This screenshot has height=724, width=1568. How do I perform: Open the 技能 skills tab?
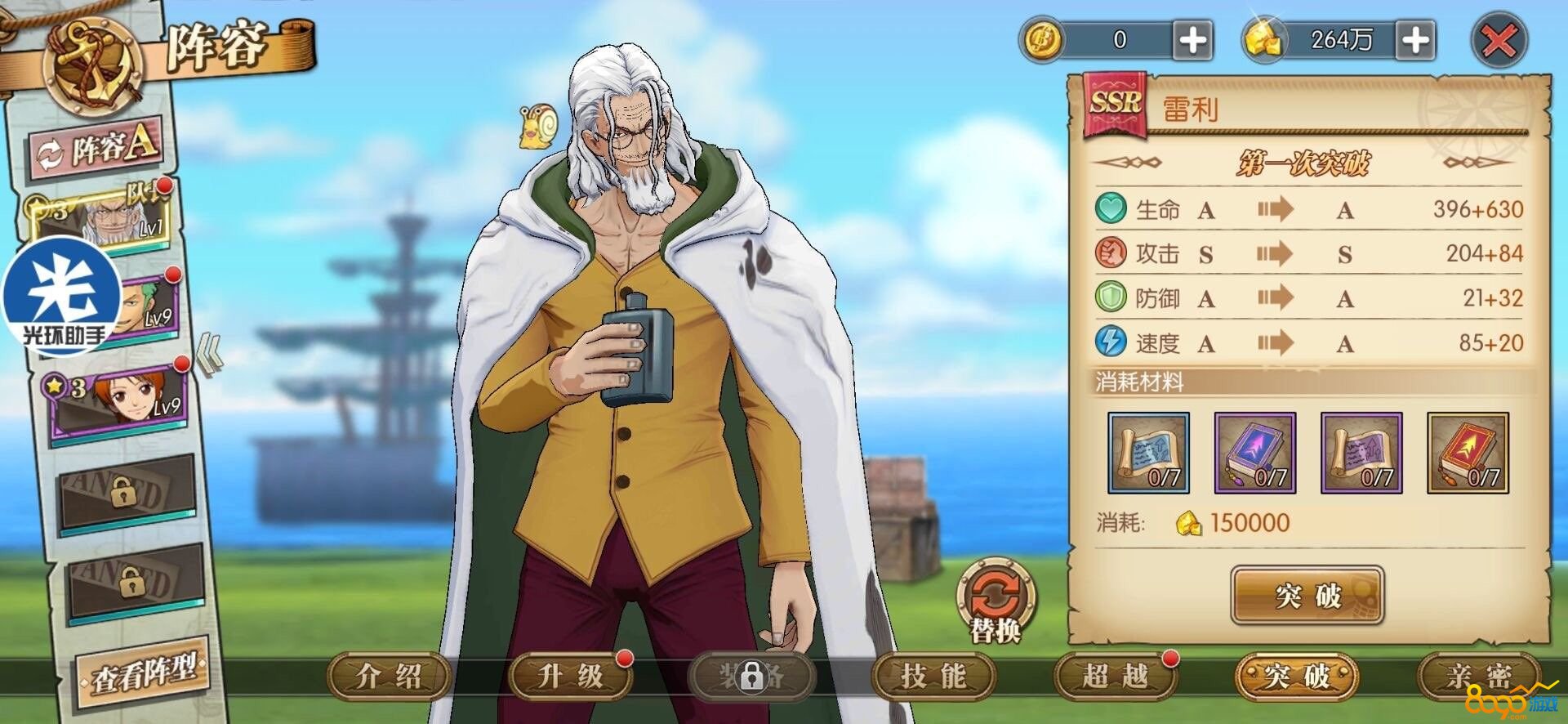(933, 677)
